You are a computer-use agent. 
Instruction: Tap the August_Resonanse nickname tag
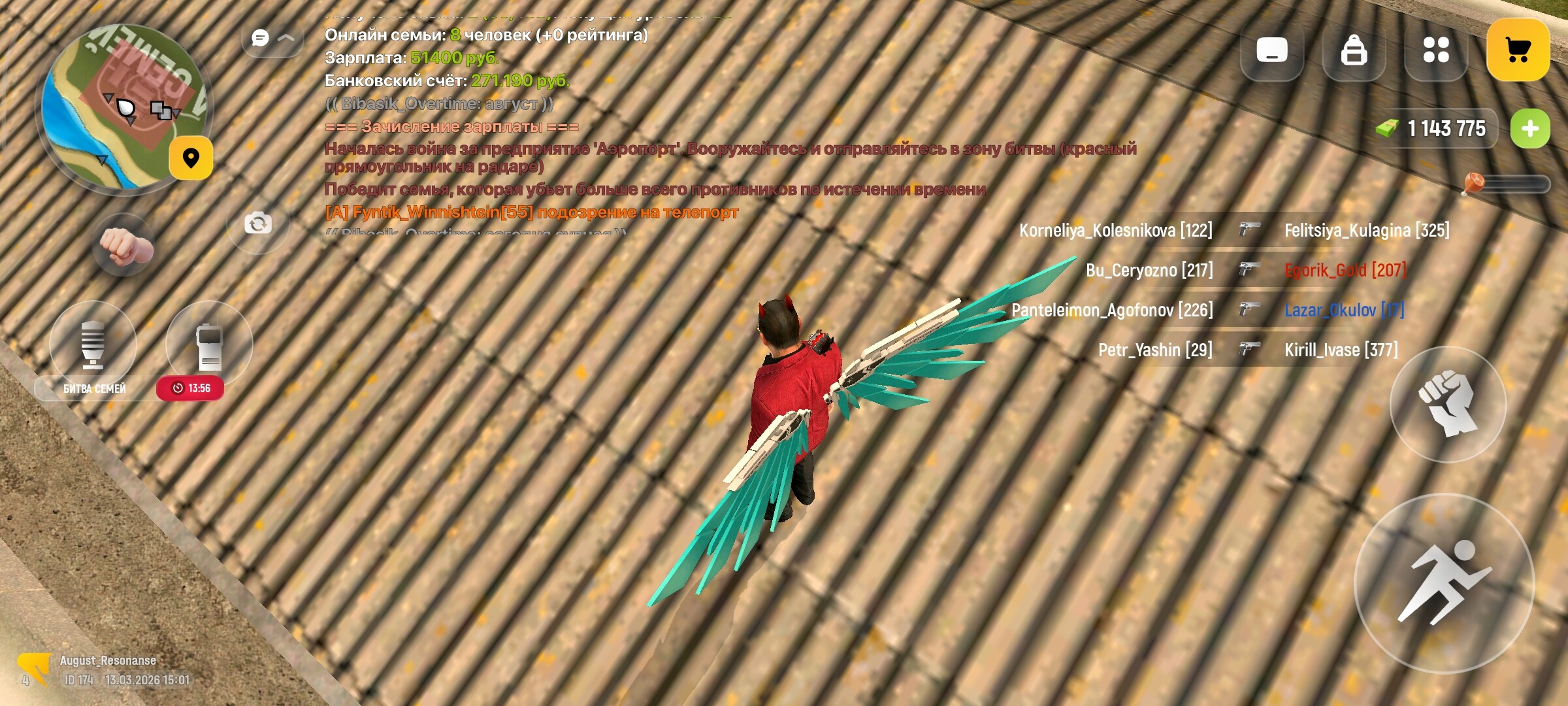pyautogui.click(x=108, y=660)
